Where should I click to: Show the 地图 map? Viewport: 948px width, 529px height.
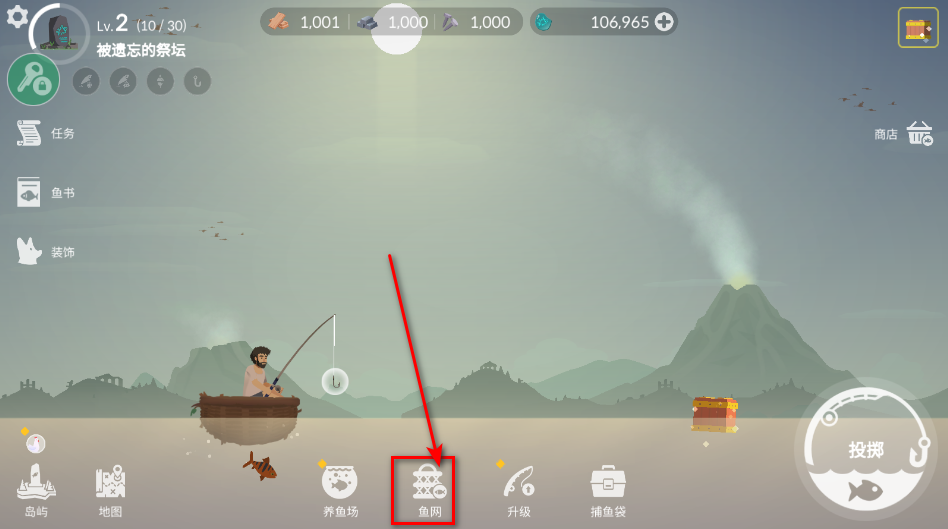[x=110, y=490]
